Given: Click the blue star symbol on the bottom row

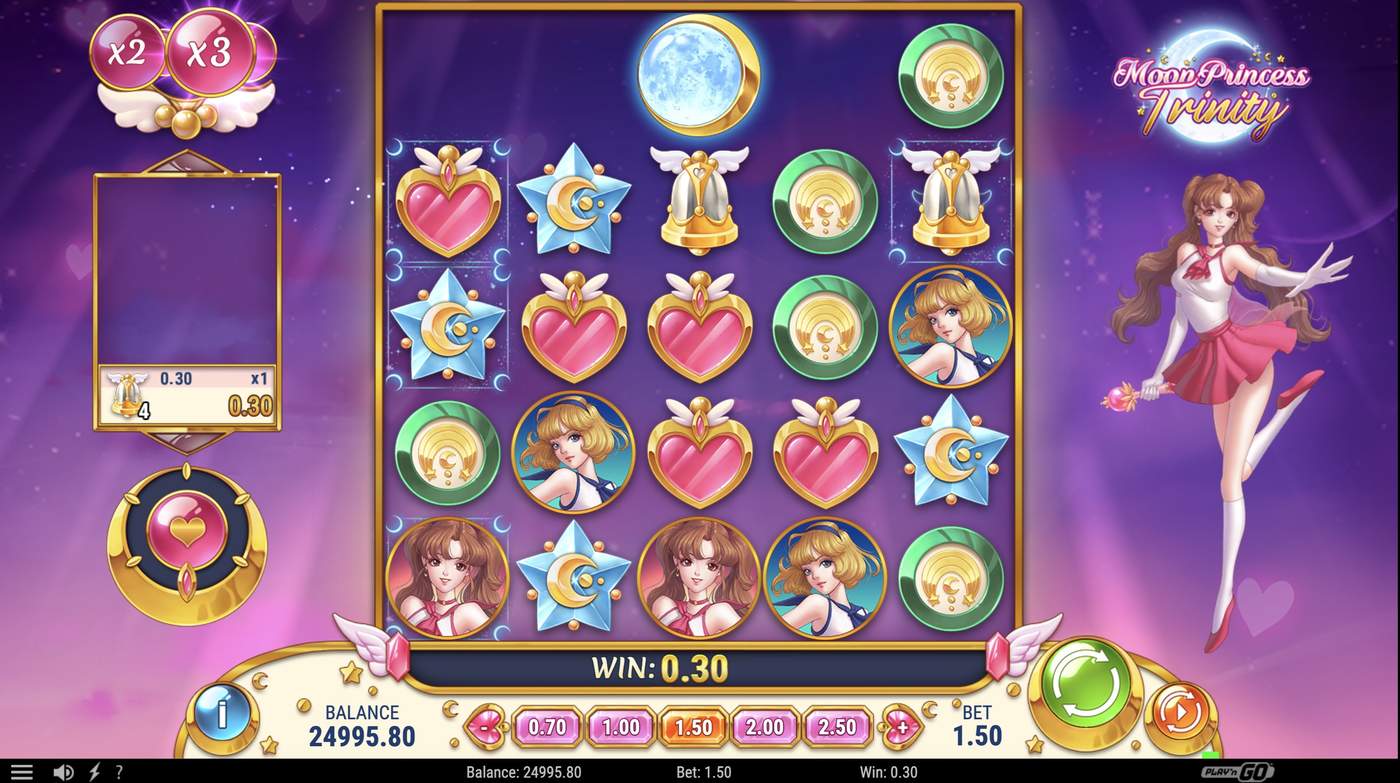Looking at the screenshot, I should pyautogui.click(x=573, y=575).
